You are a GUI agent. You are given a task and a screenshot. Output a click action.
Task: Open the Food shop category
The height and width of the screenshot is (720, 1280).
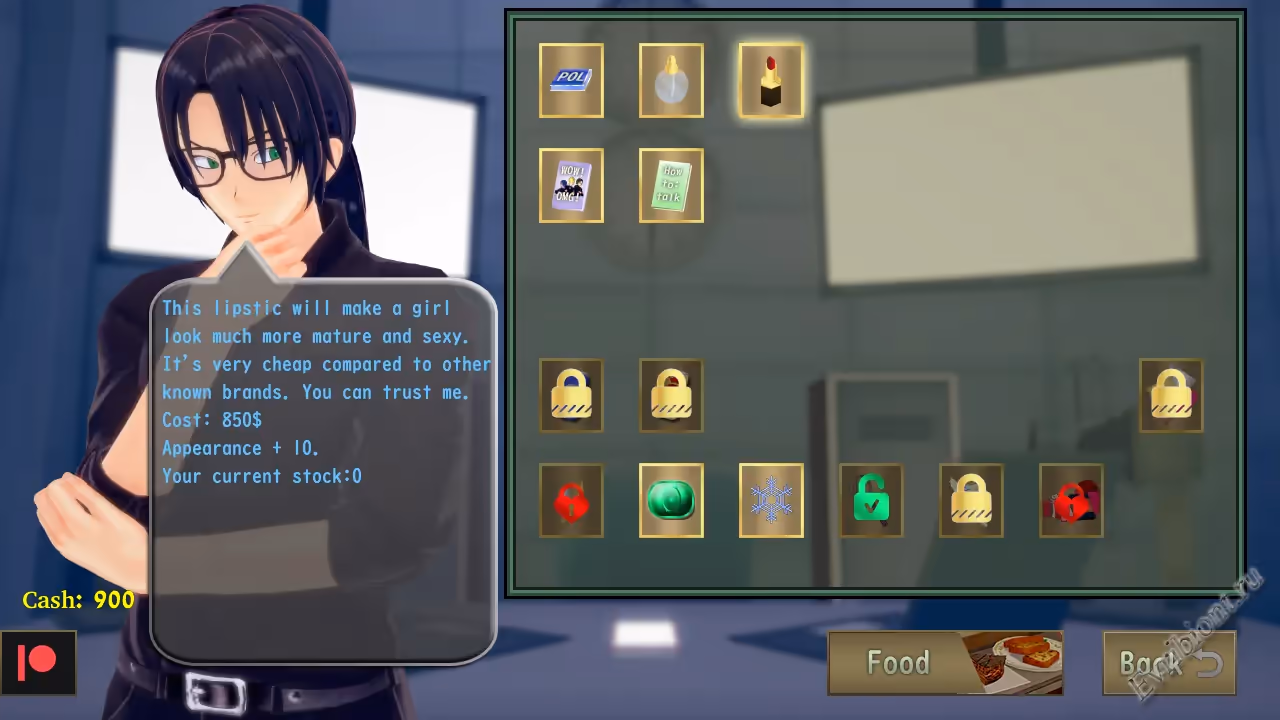coord(945,663)
